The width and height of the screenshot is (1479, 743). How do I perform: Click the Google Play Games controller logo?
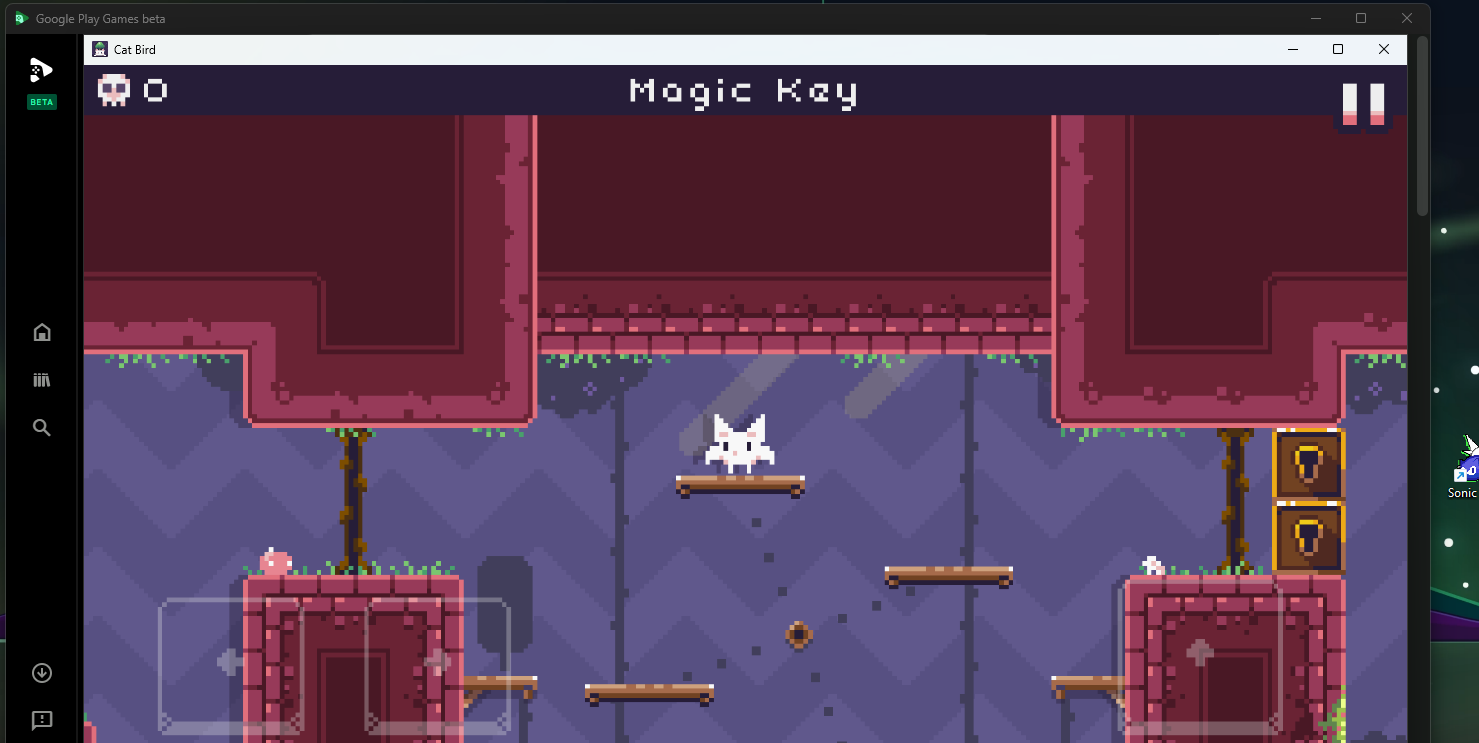pyautogui.click(x=41, y=69)
